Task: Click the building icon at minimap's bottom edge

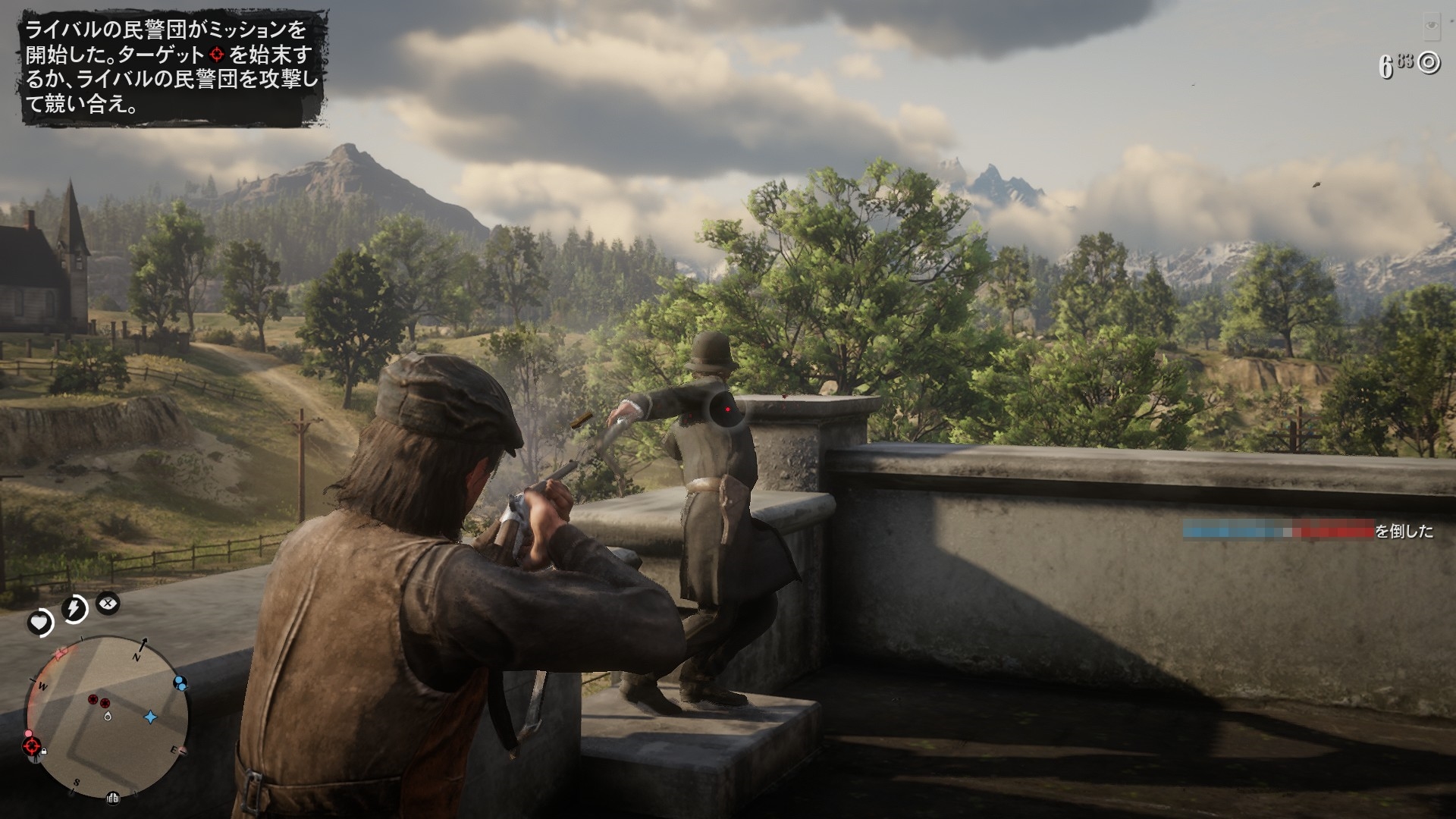Action: coord(112,797)
